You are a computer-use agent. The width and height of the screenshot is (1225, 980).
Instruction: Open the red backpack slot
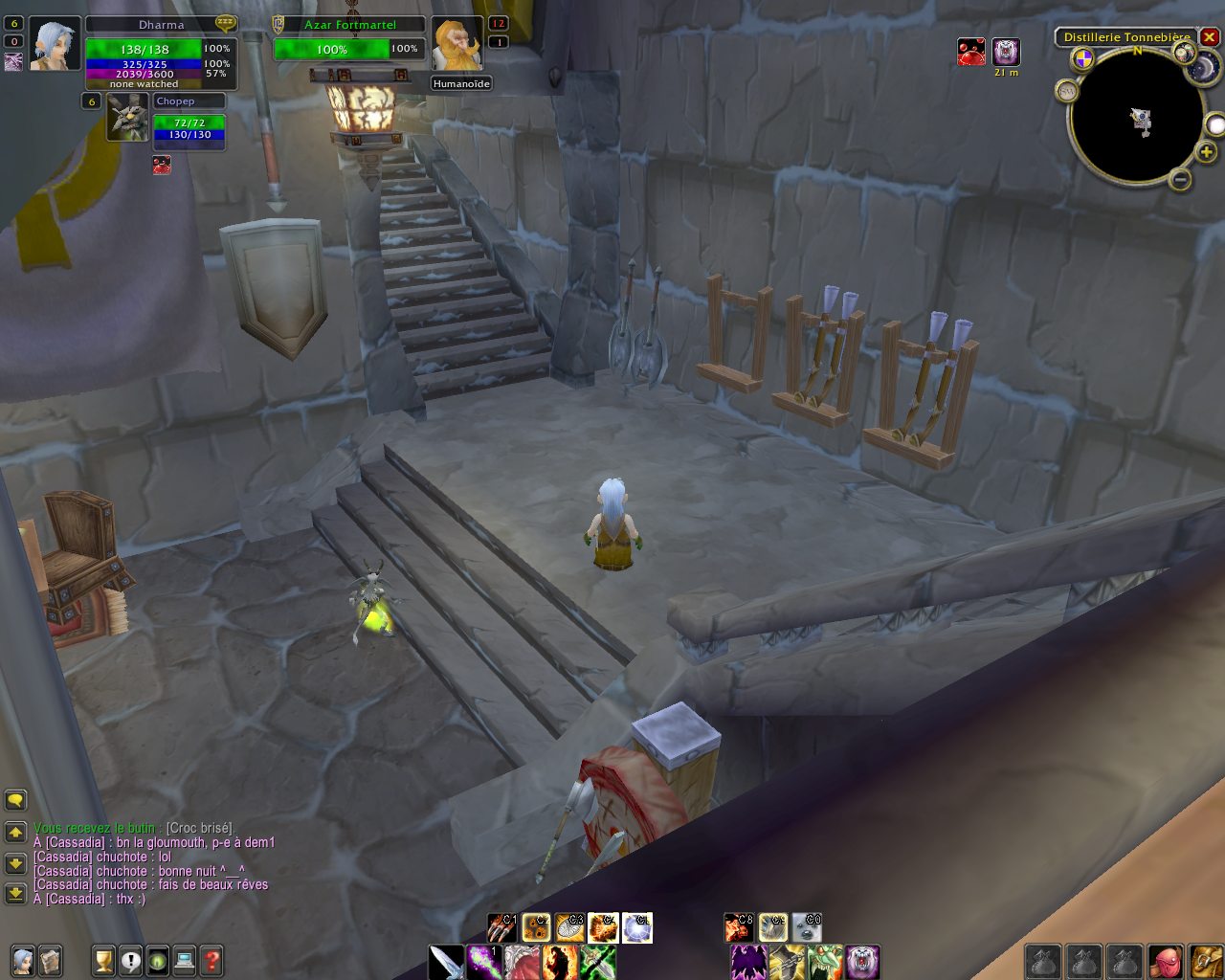[x=1165, y=962]
